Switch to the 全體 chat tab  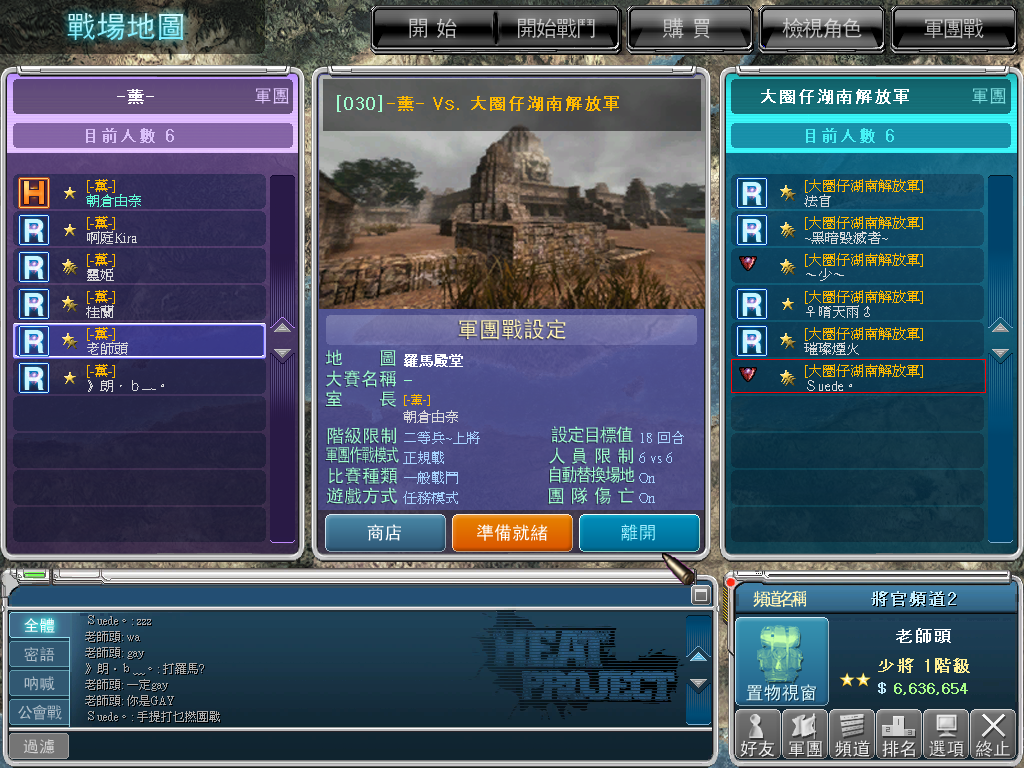(x=40, y=626)
